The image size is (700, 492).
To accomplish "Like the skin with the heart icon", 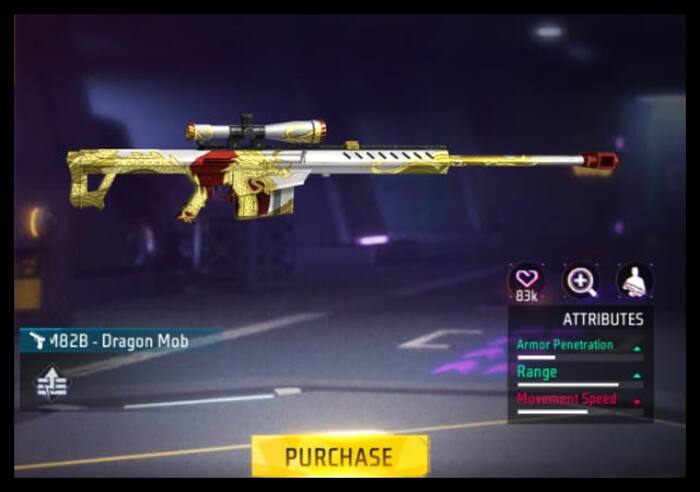I will [x=526, y=279].
